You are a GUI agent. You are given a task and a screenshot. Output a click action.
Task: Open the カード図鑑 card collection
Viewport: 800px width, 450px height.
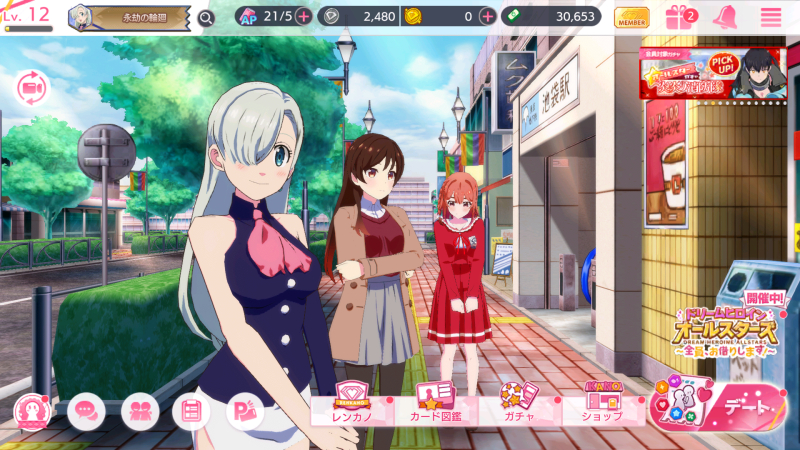pyautogui.click(x=433, y=404)
